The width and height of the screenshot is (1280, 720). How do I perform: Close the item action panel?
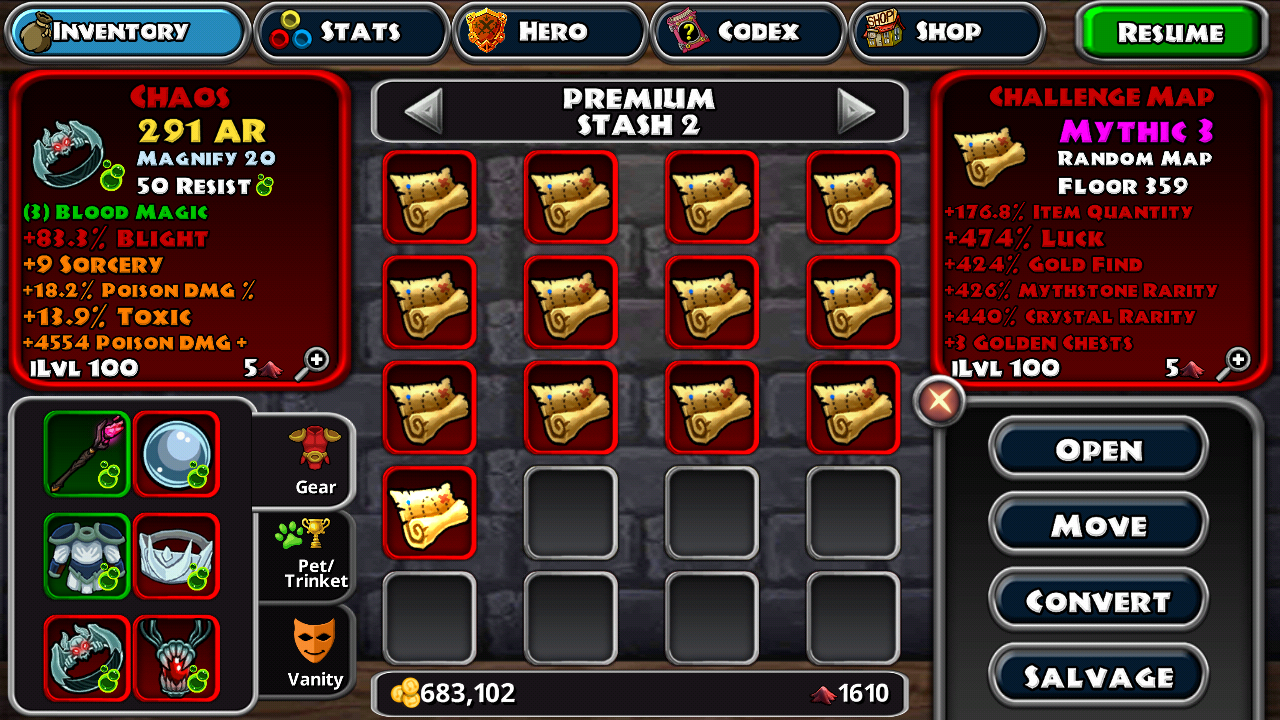click(939, 402)
